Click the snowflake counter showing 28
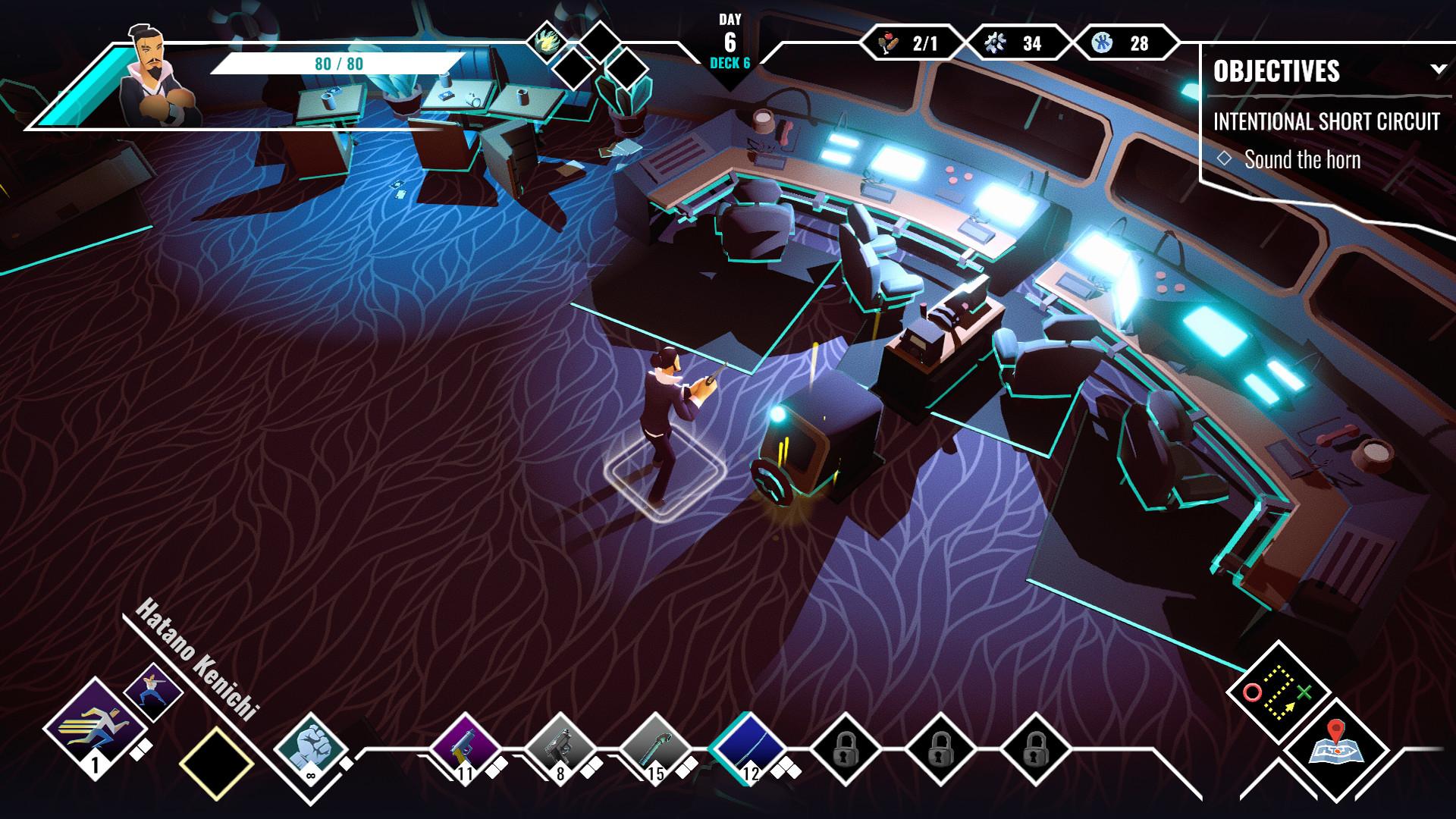The width and height of the screenshot is (1456, 819). point(1122,43)
